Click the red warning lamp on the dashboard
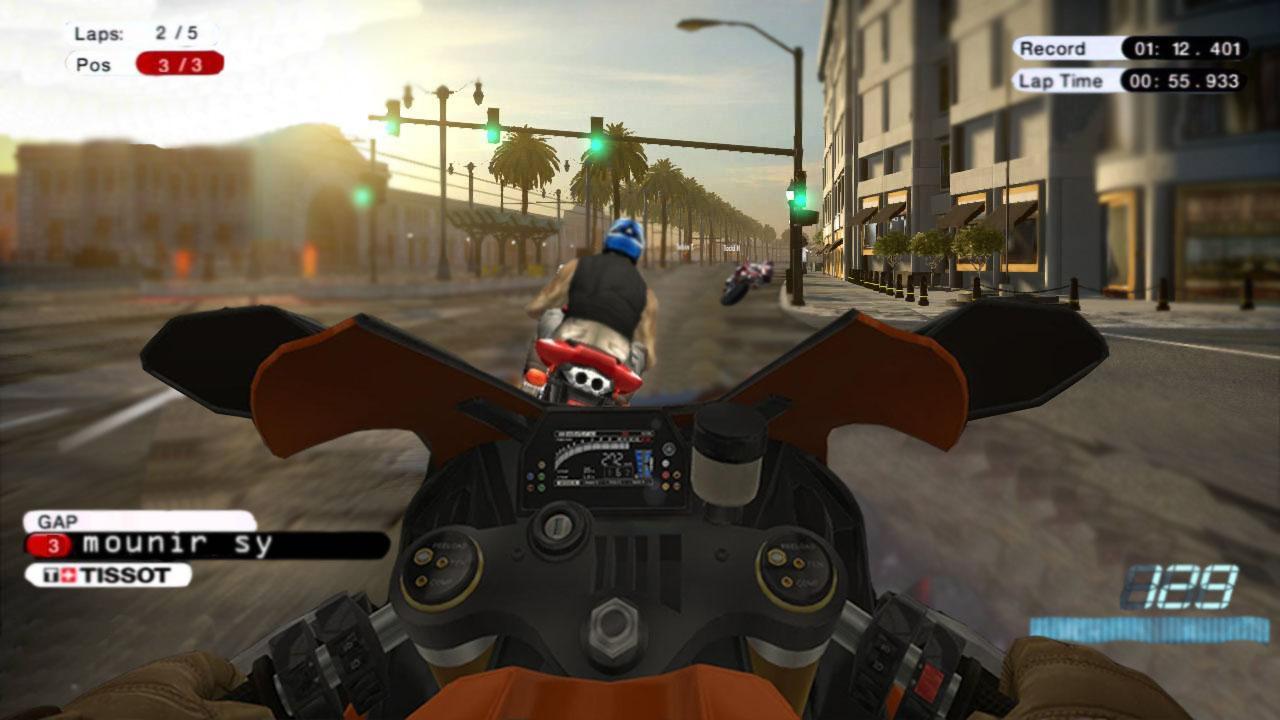1280x720 pixels. coord(664,475)
